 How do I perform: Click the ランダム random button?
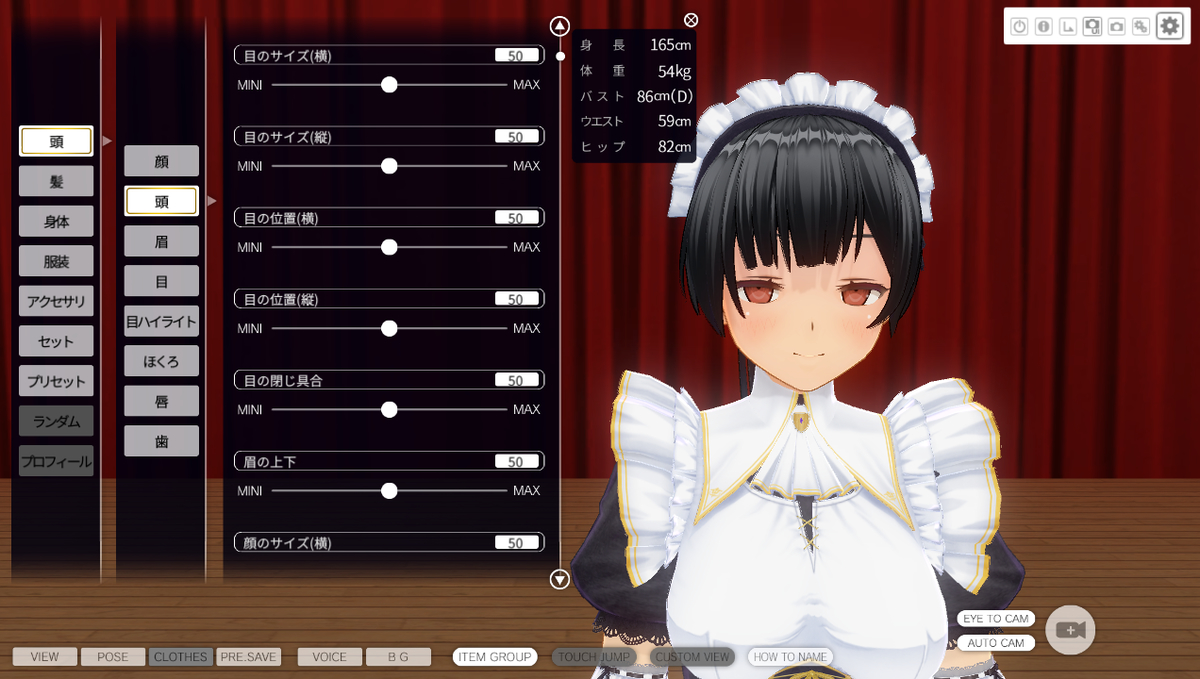click(x=56, y=421)
